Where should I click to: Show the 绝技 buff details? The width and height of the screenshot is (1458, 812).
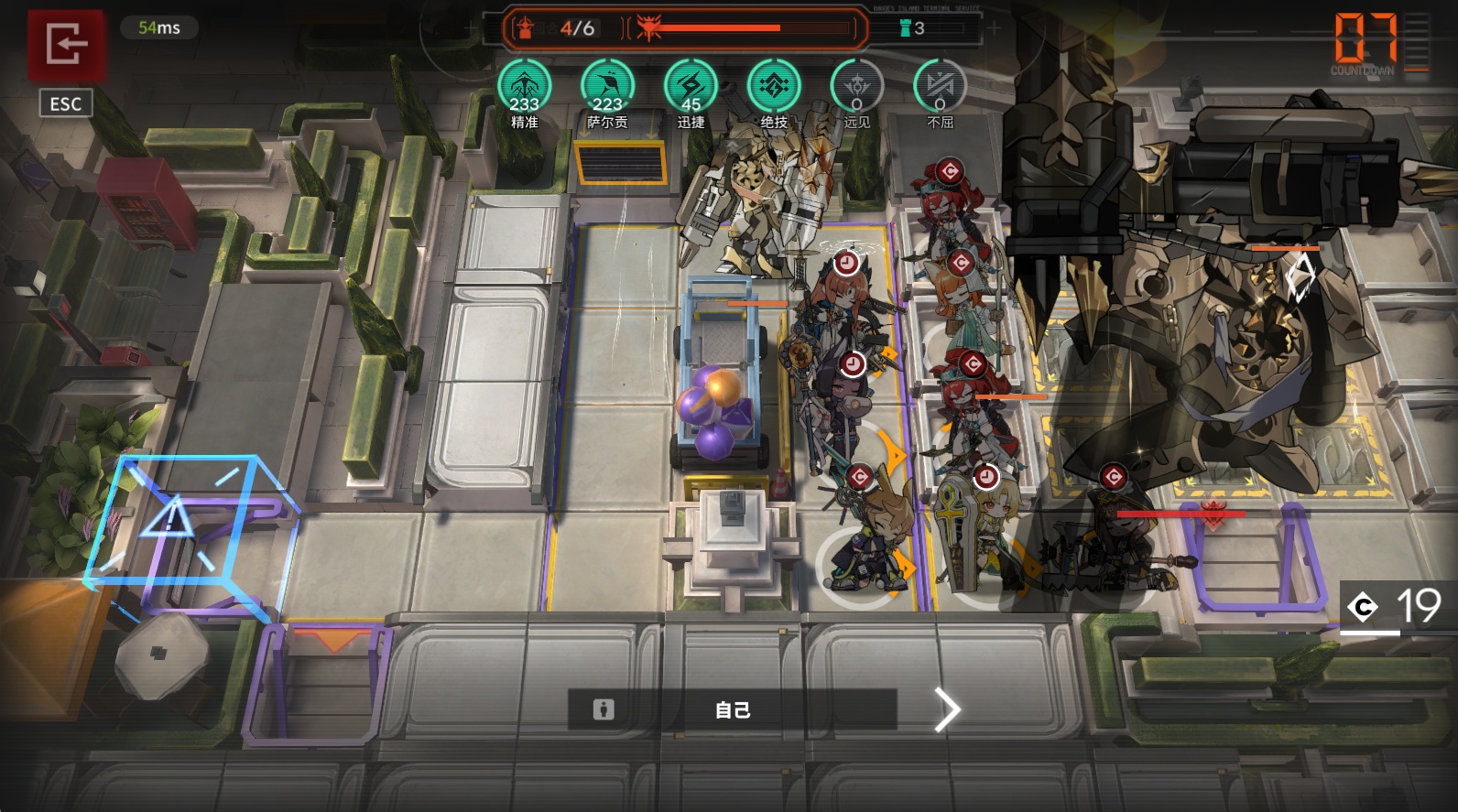(774, 88)
